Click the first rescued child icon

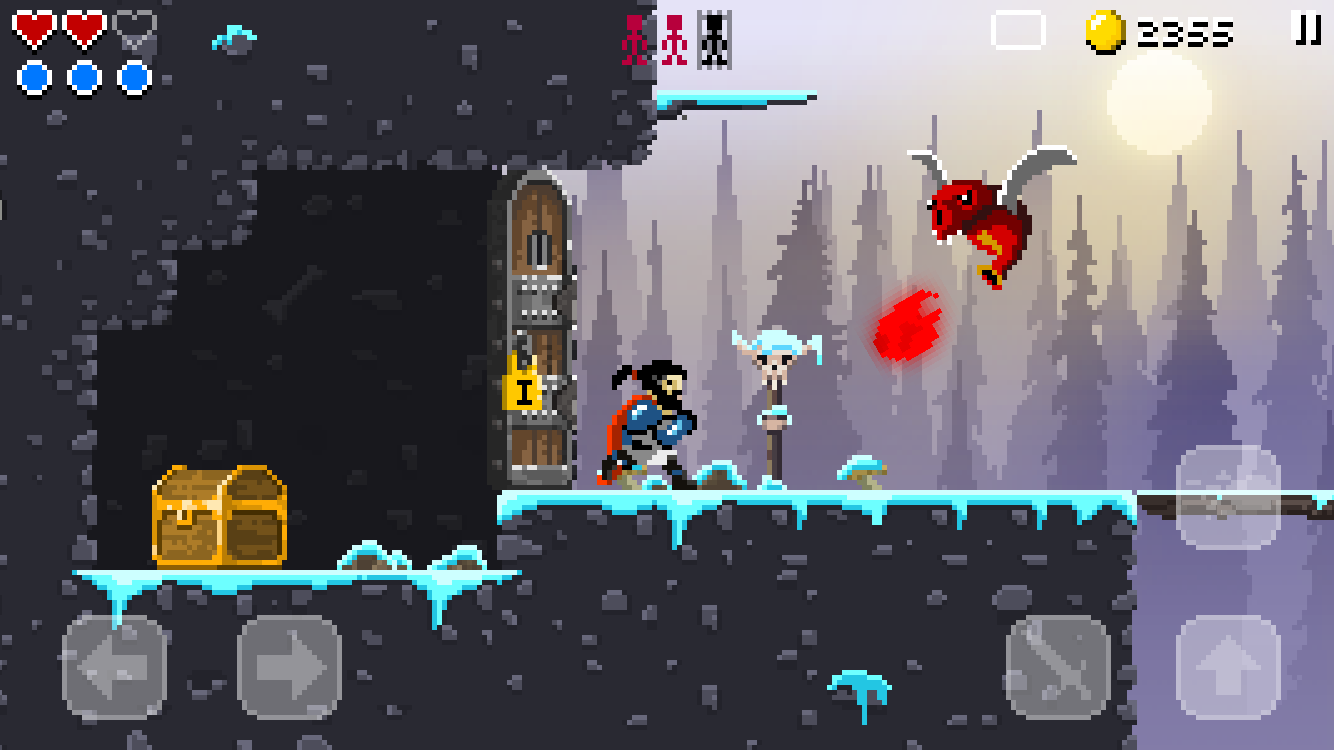tap(632, 37)
